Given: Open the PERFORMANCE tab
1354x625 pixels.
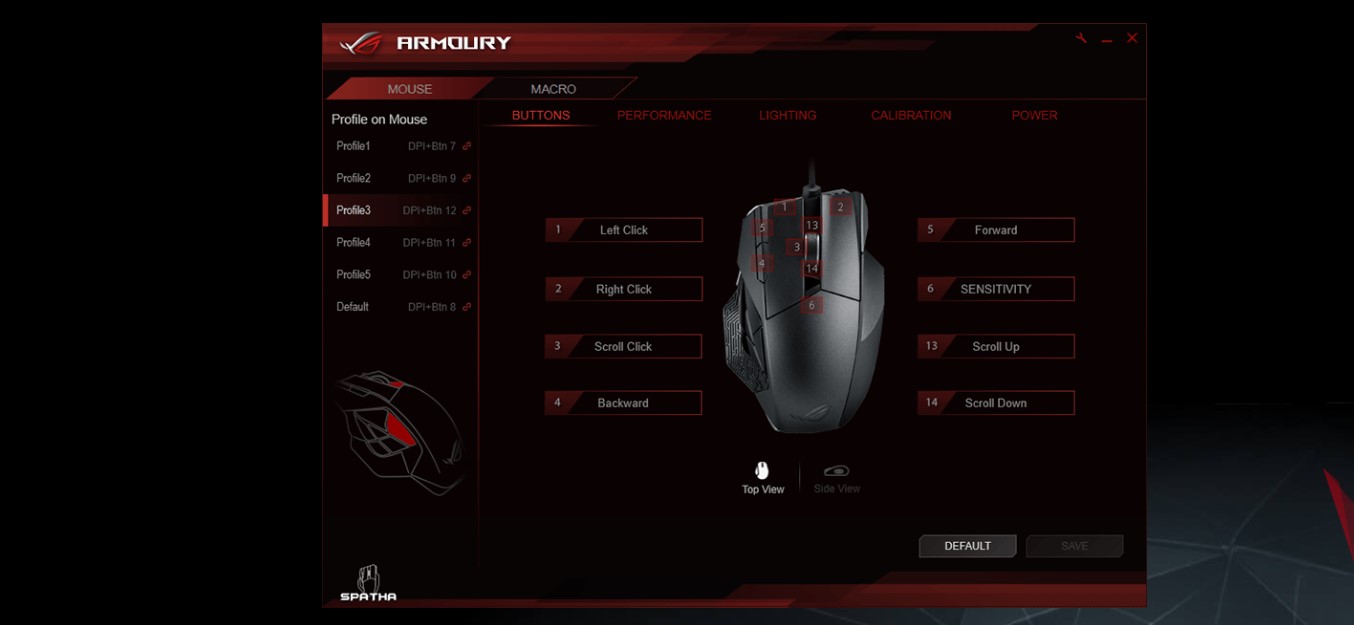Looking at the screenshot, I should coord(664,115).
